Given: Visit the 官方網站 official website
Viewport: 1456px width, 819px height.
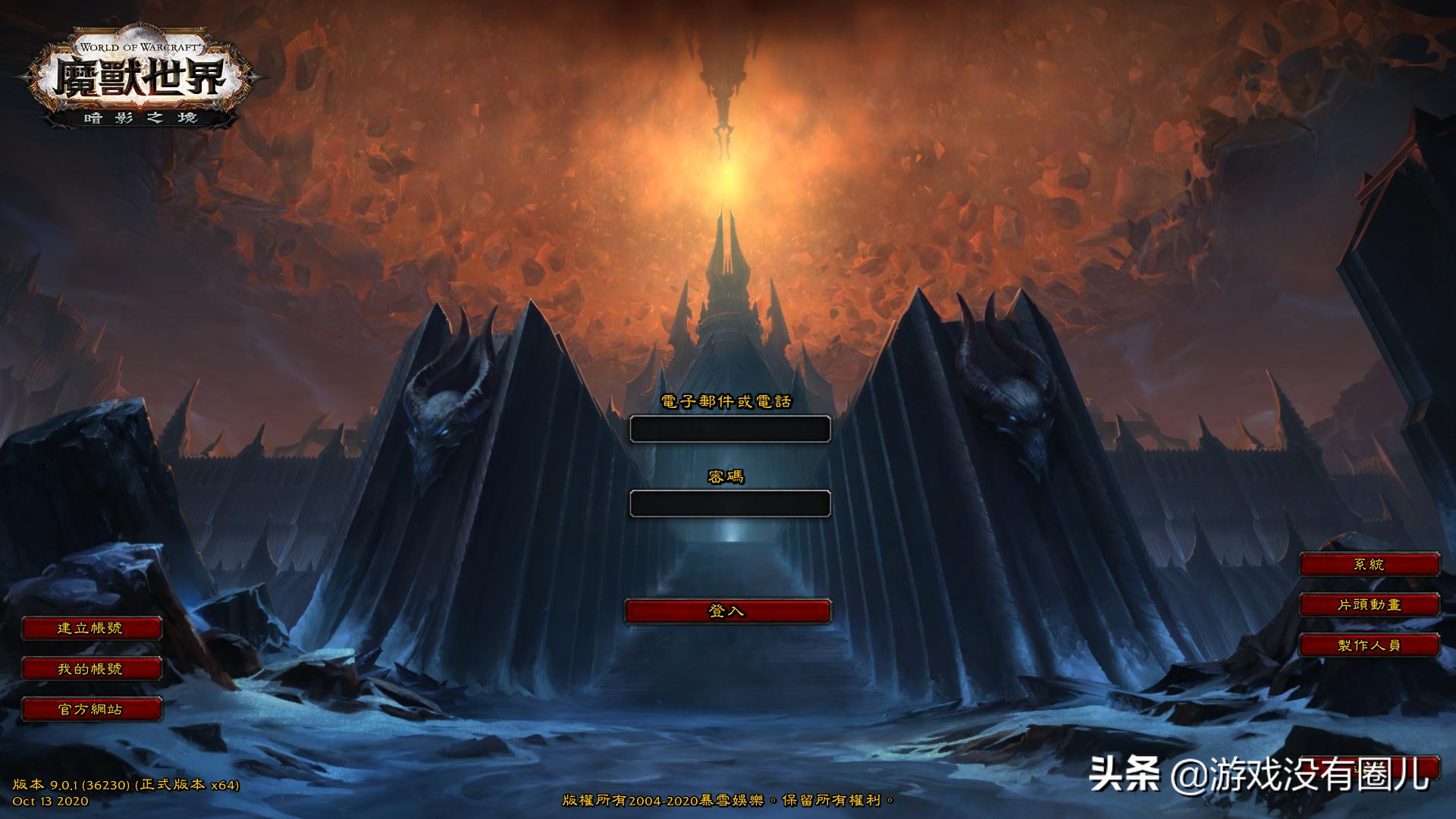Looking at the screenshot, I should pos(93,711).
